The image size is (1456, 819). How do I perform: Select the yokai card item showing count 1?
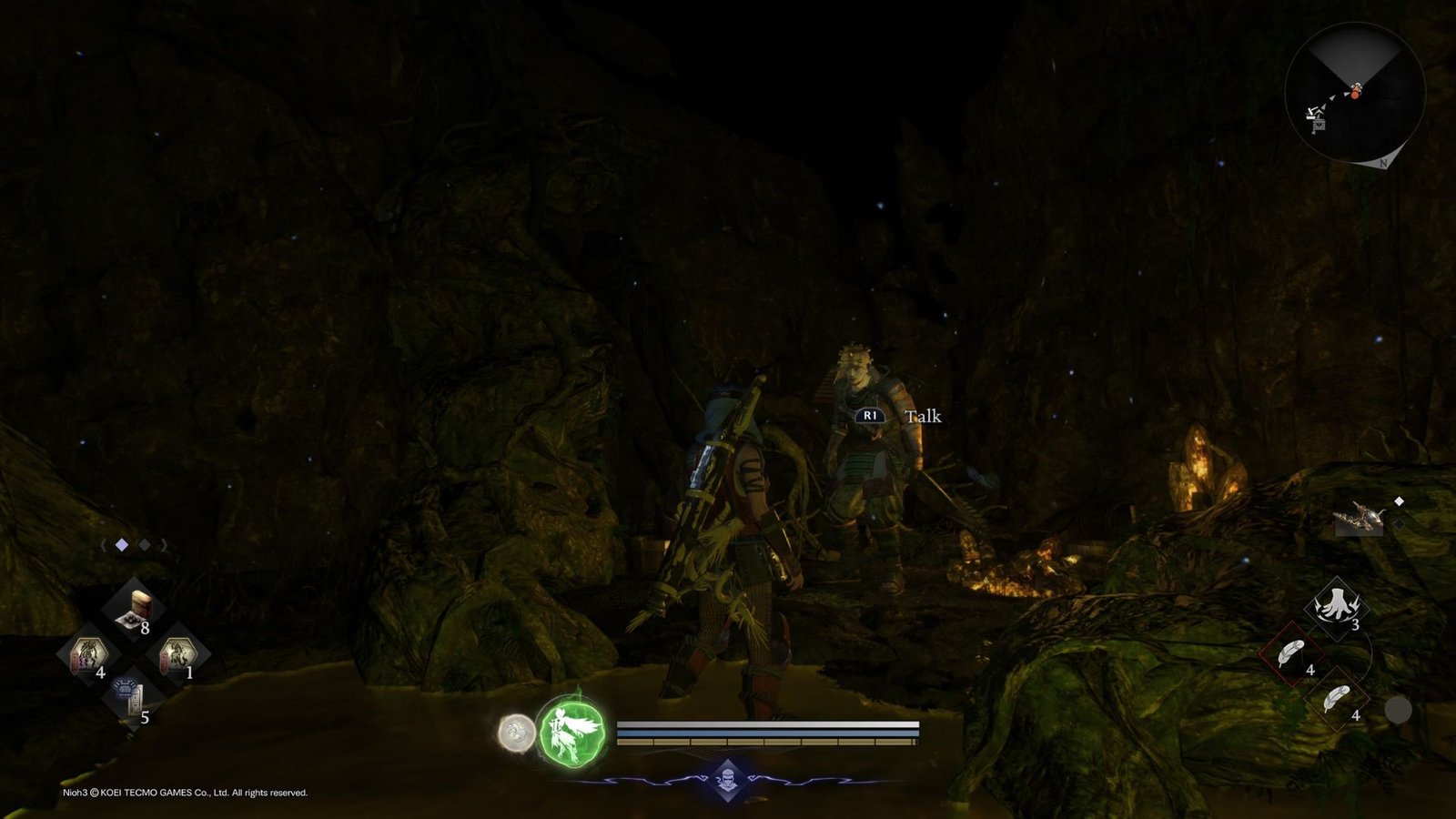click(177, 653)
